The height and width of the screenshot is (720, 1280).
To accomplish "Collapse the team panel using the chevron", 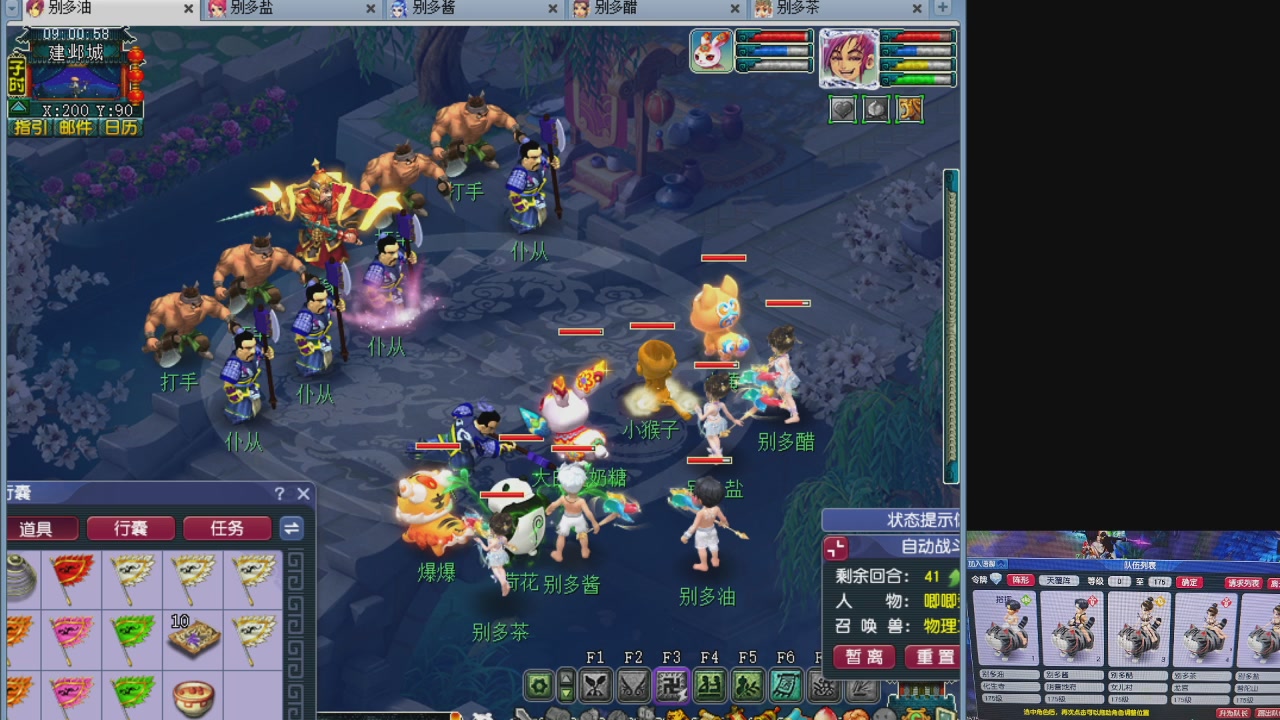I will tap(1003, 564).
